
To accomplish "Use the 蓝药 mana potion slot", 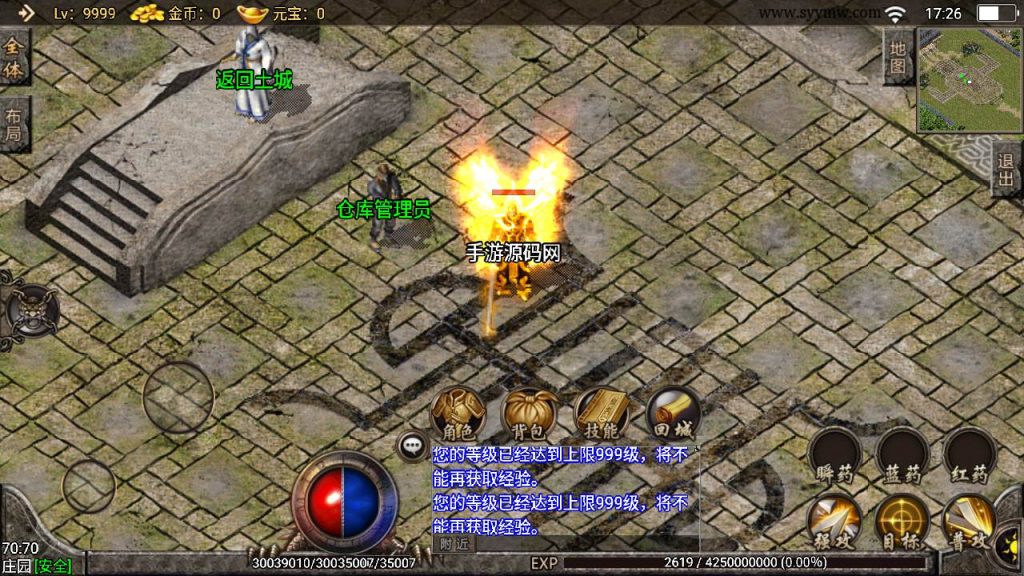I will 903,455.
